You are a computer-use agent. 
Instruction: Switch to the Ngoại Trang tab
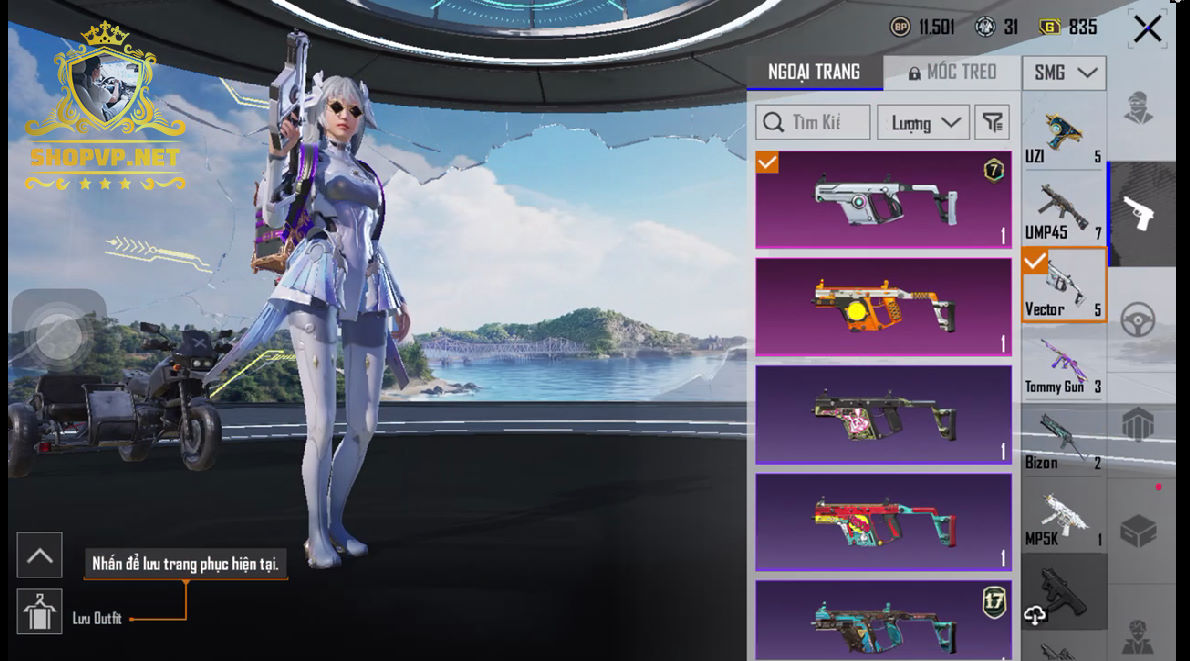coord(814,72)
